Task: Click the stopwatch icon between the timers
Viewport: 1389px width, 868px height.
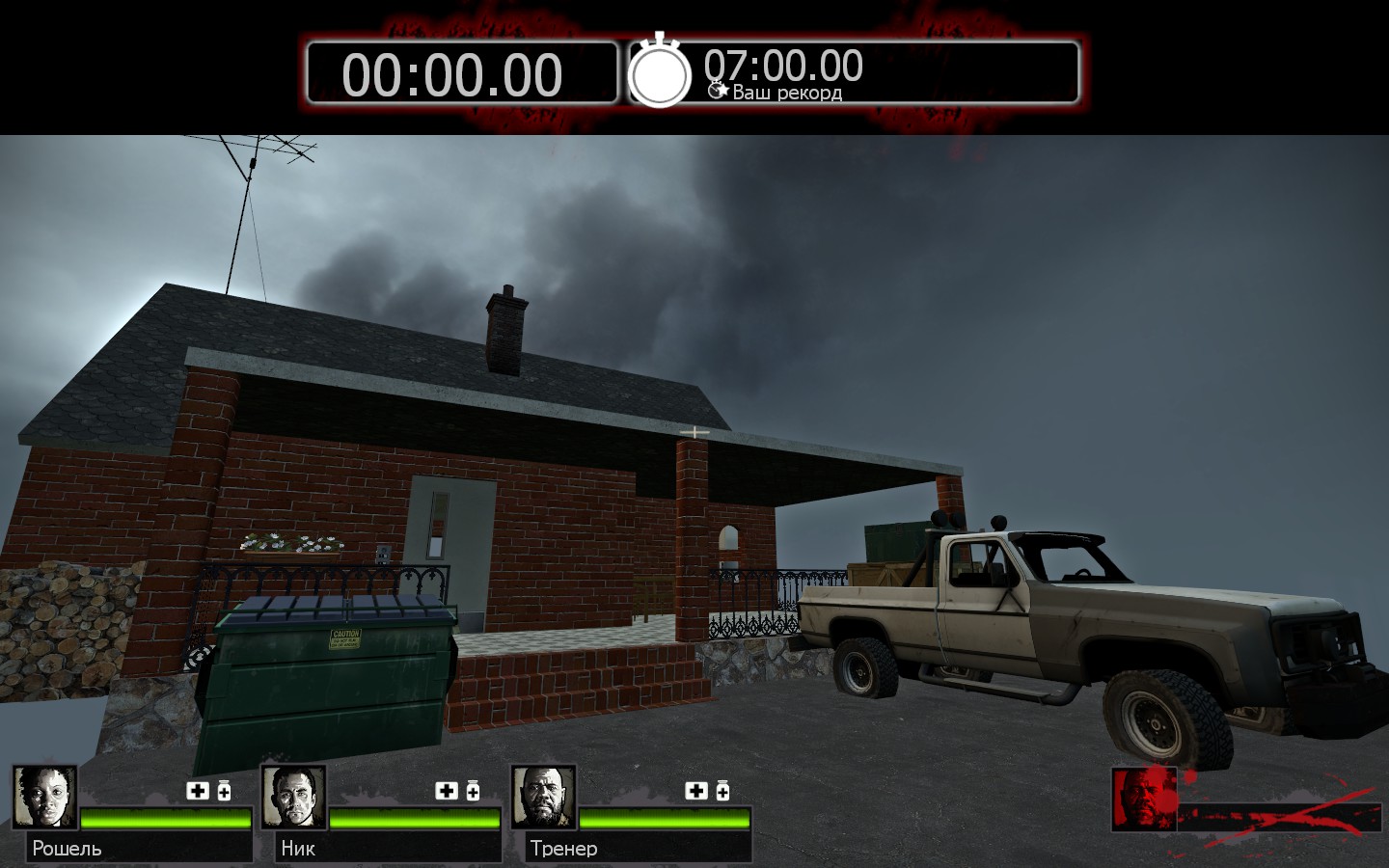Action: point(660,72)
